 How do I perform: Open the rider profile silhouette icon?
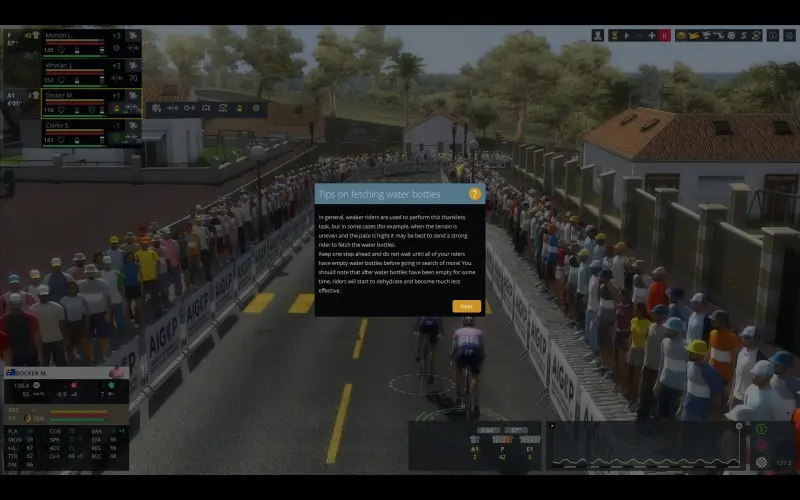pyautogui.click(x=598, y=35)
